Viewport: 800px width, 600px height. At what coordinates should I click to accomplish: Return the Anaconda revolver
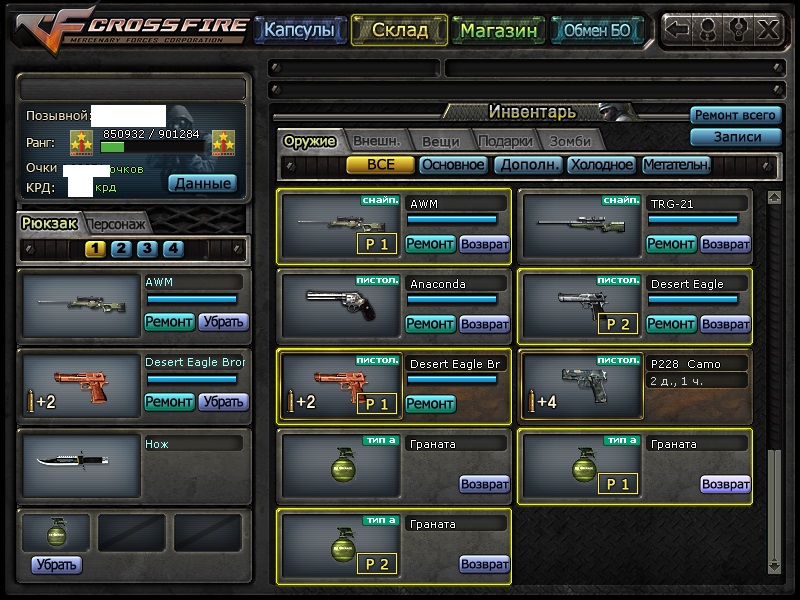(x=484, y=323)
